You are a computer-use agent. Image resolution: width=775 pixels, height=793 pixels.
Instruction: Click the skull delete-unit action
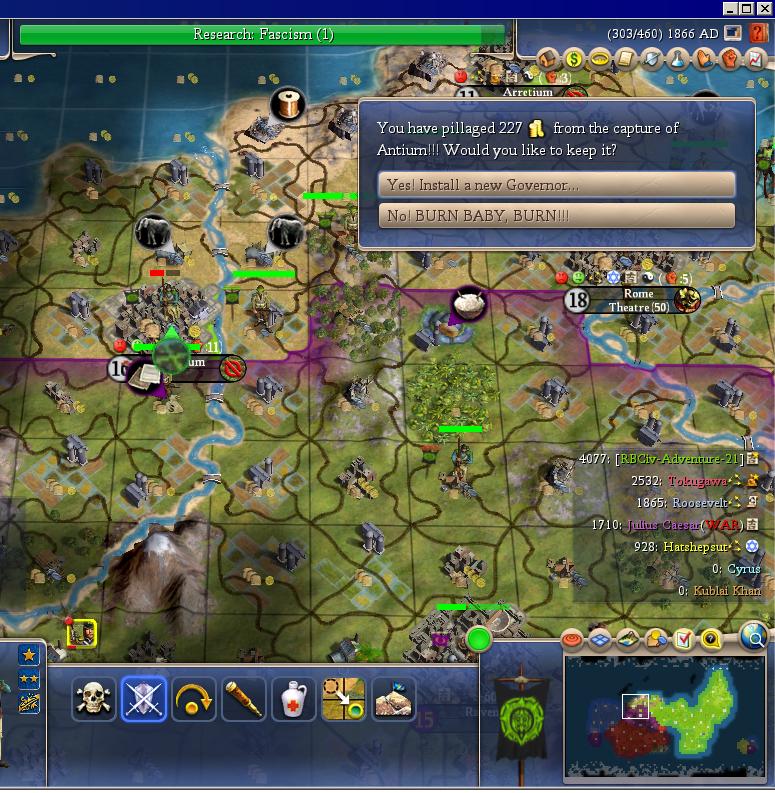pos(94,699)
